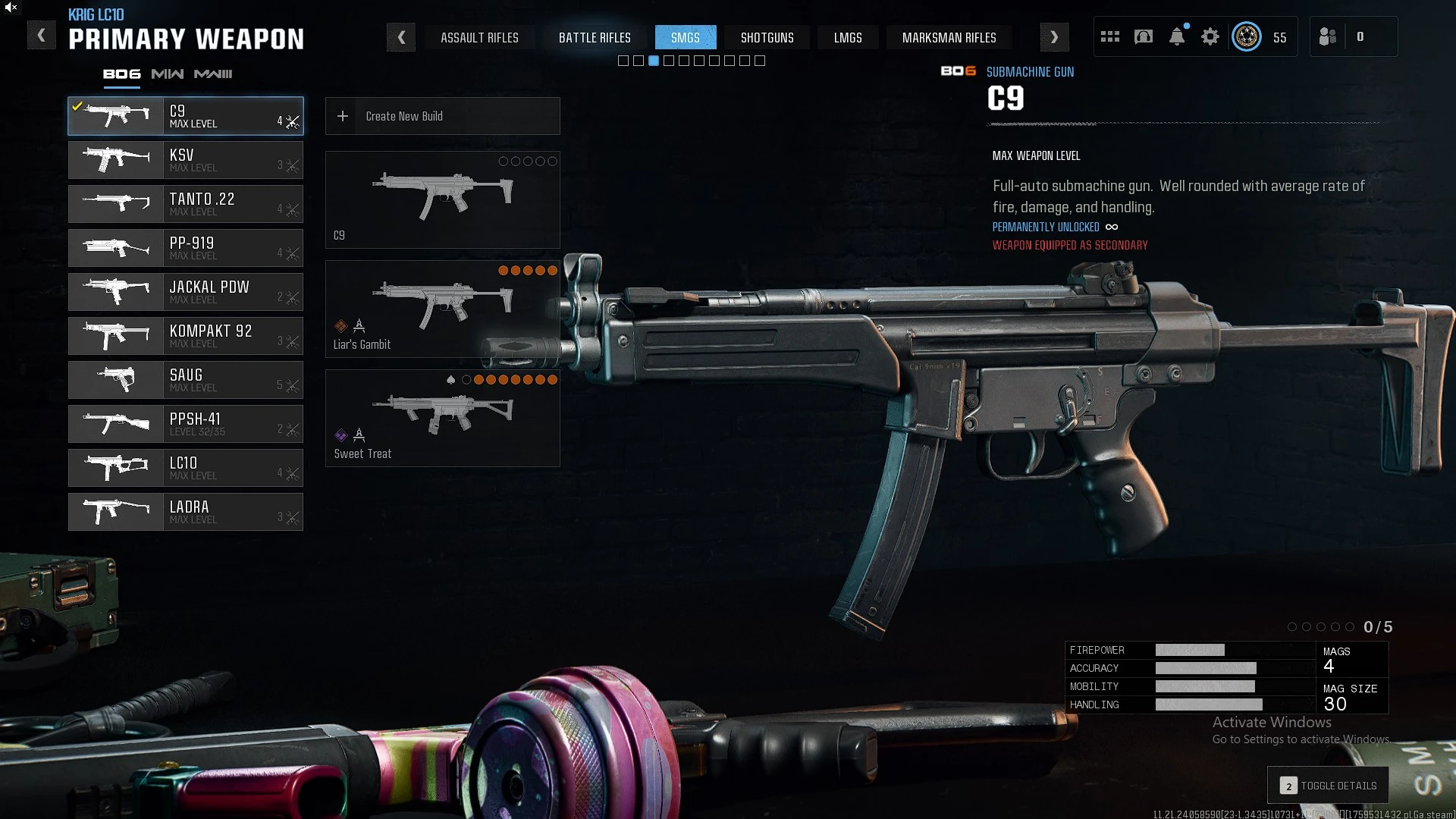1456x819 pixels.
Task: Choose the Liar's Gambit blueprint build
Action: tap(443, 309)
